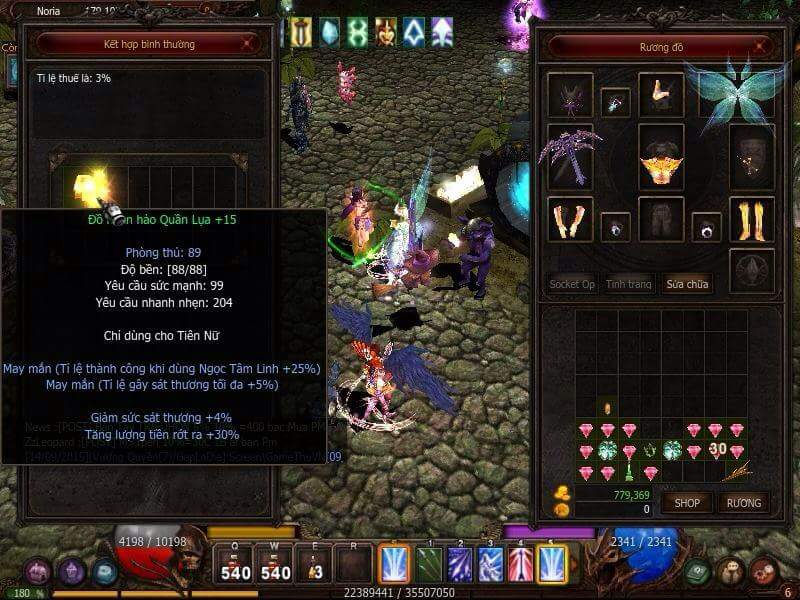Close the Rương đồ inventory window
Screen dimensions: 800x600
coord(764,46)
